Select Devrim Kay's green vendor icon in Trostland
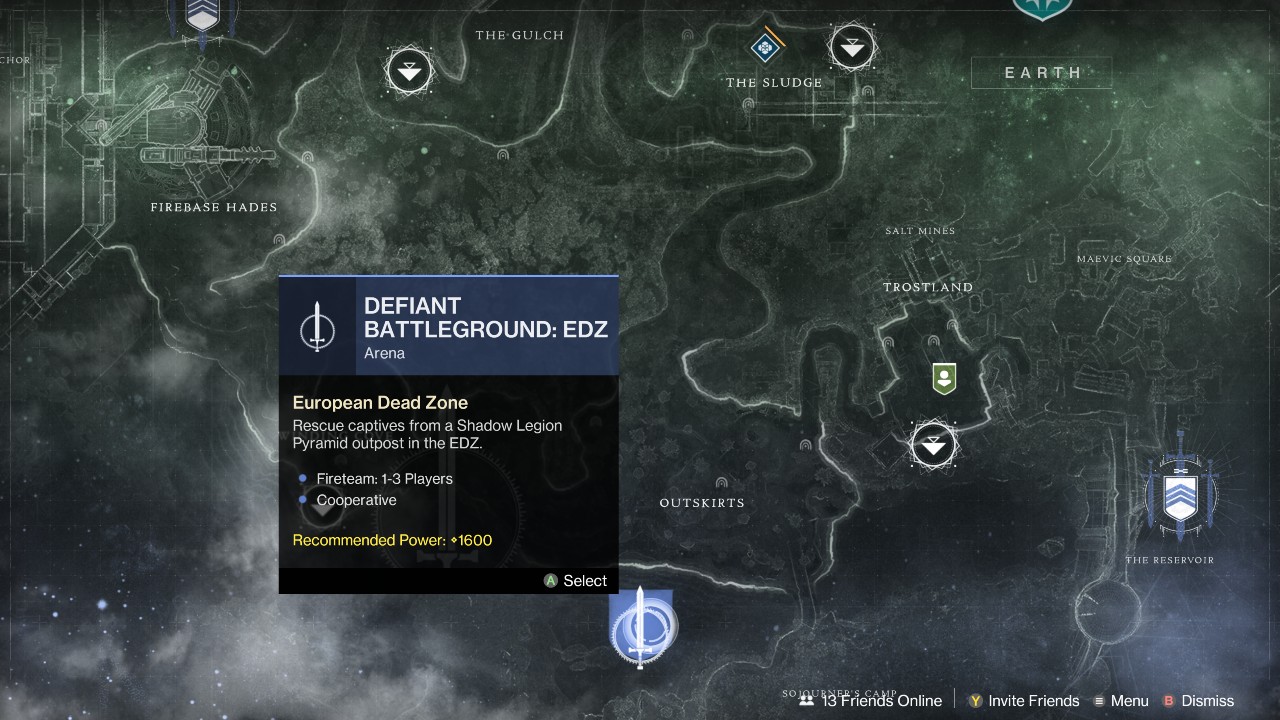This screenshot has height=720, width=1280. click(x=944, y=379)
